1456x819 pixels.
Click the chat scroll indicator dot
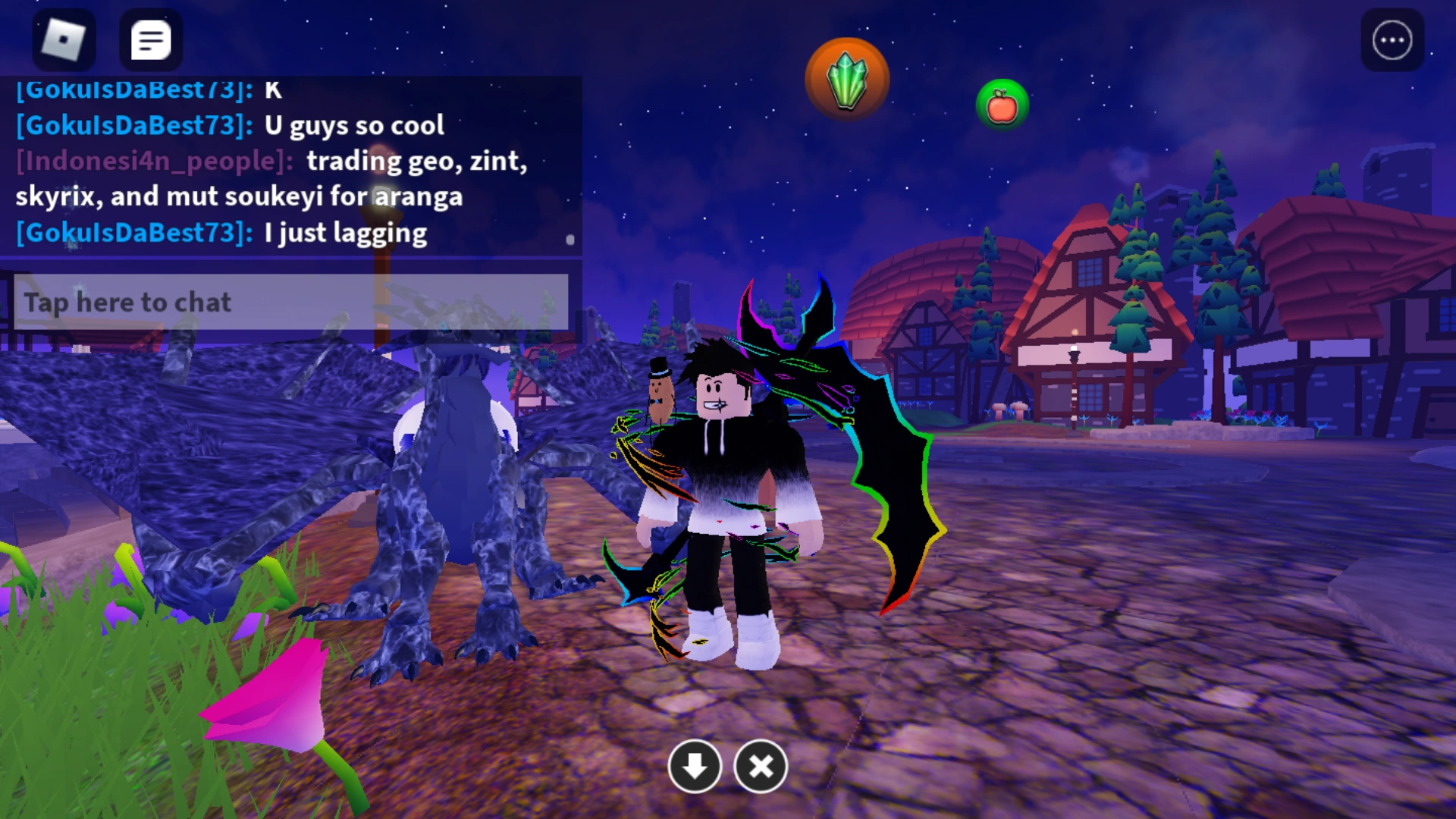click(570, 241)
